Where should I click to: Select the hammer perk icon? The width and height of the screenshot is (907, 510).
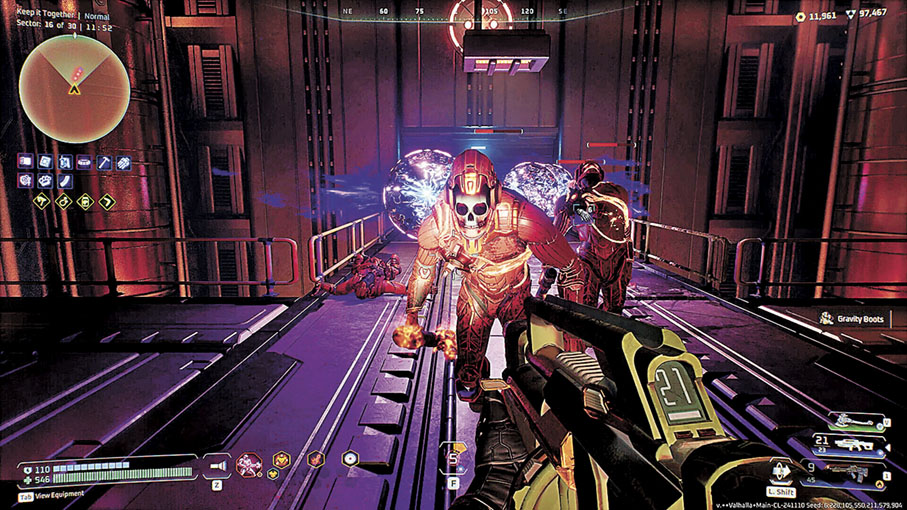pyautogui.click(x=105, y=162)
